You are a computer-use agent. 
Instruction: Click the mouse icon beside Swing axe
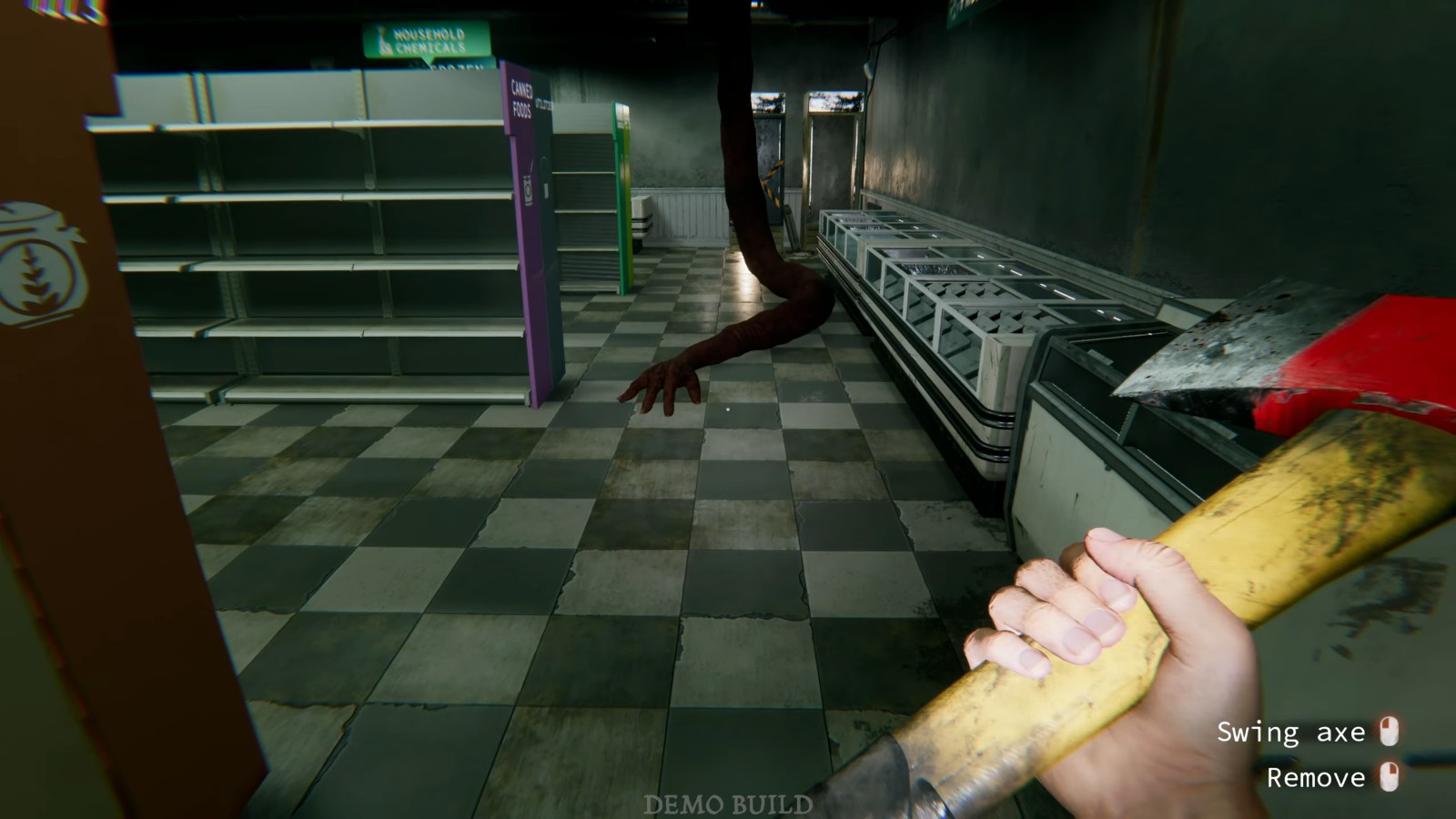tap(1389, 732)
